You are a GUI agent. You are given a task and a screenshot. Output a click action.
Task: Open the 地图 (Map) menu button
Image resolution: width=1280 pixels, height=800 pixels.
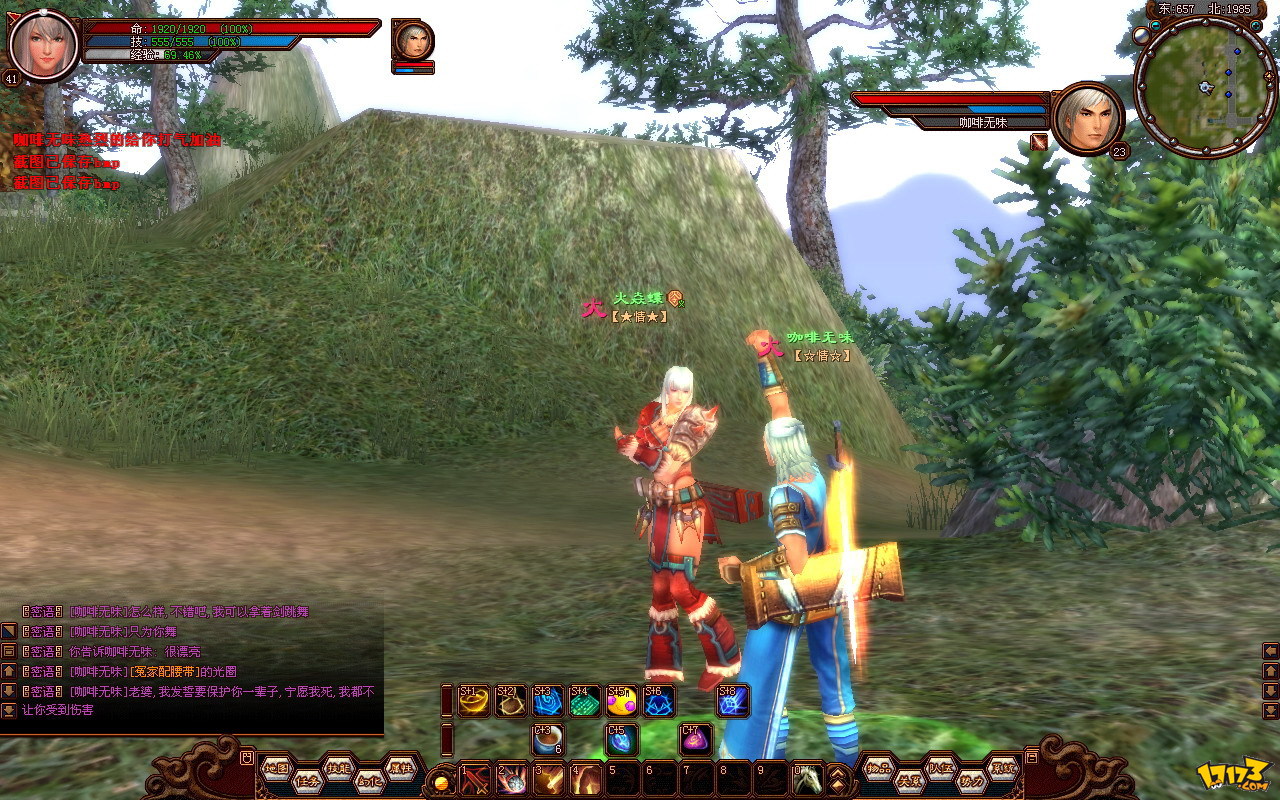[x=277, y=768]
